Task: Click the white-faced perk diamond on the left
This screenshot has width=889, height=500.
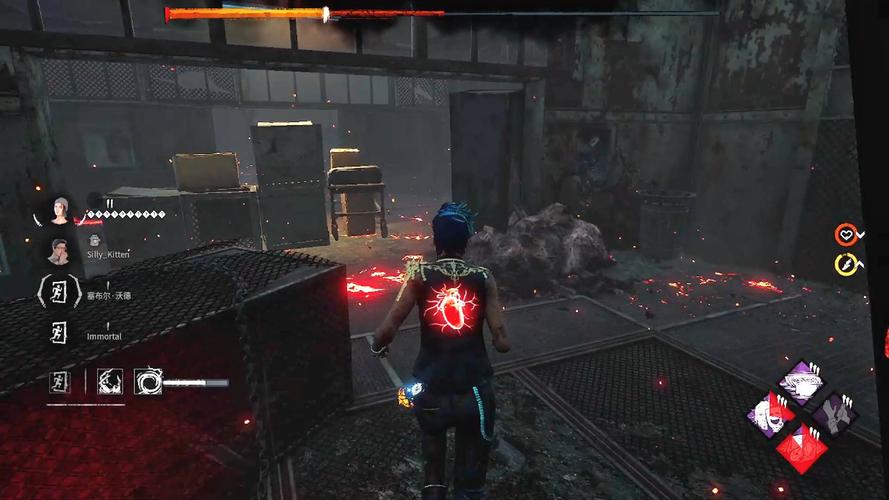Action: coord(770,413)
